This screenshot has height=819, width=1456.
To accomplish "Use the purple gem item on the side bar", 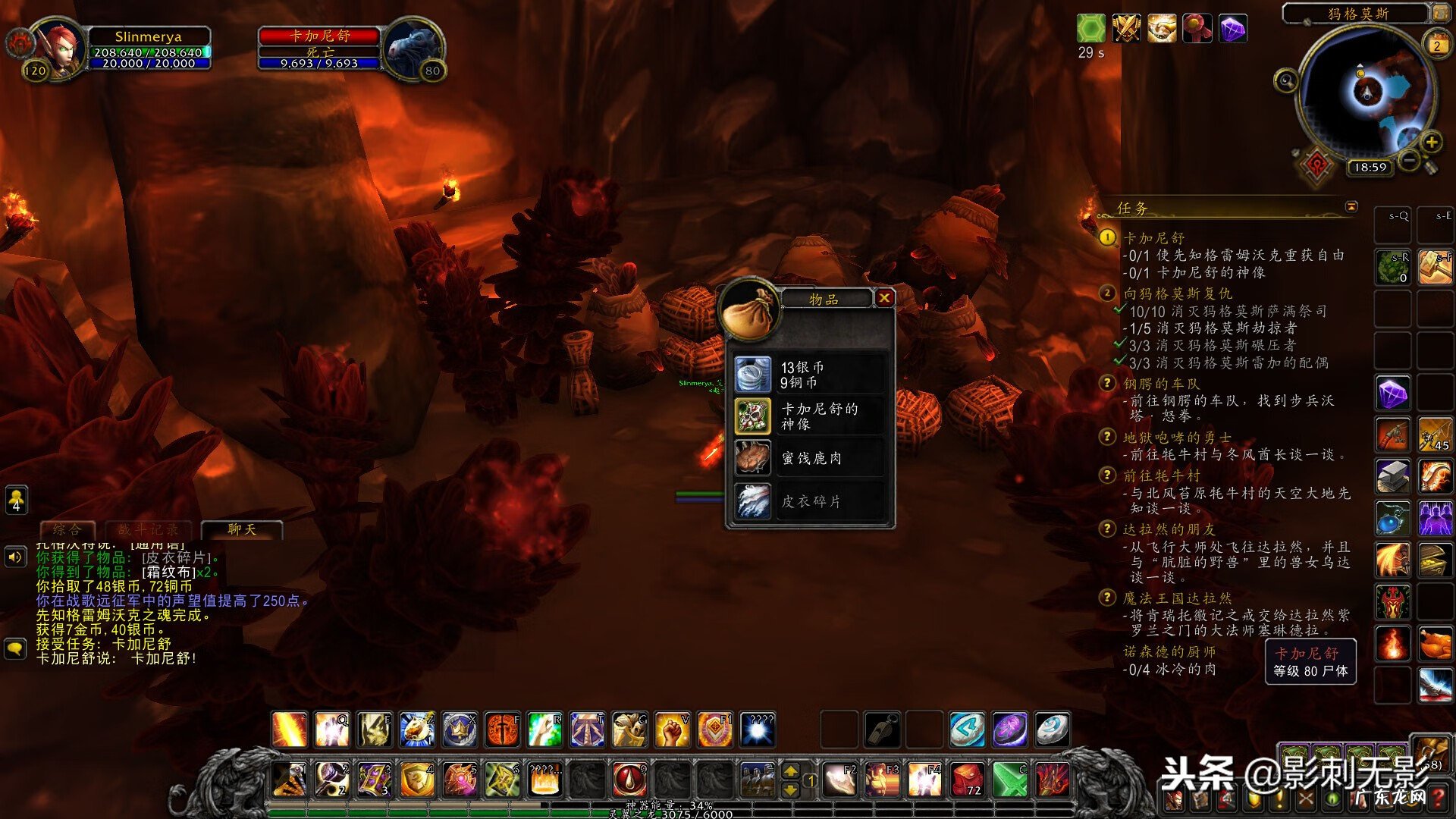I will tap(1393, 394).
